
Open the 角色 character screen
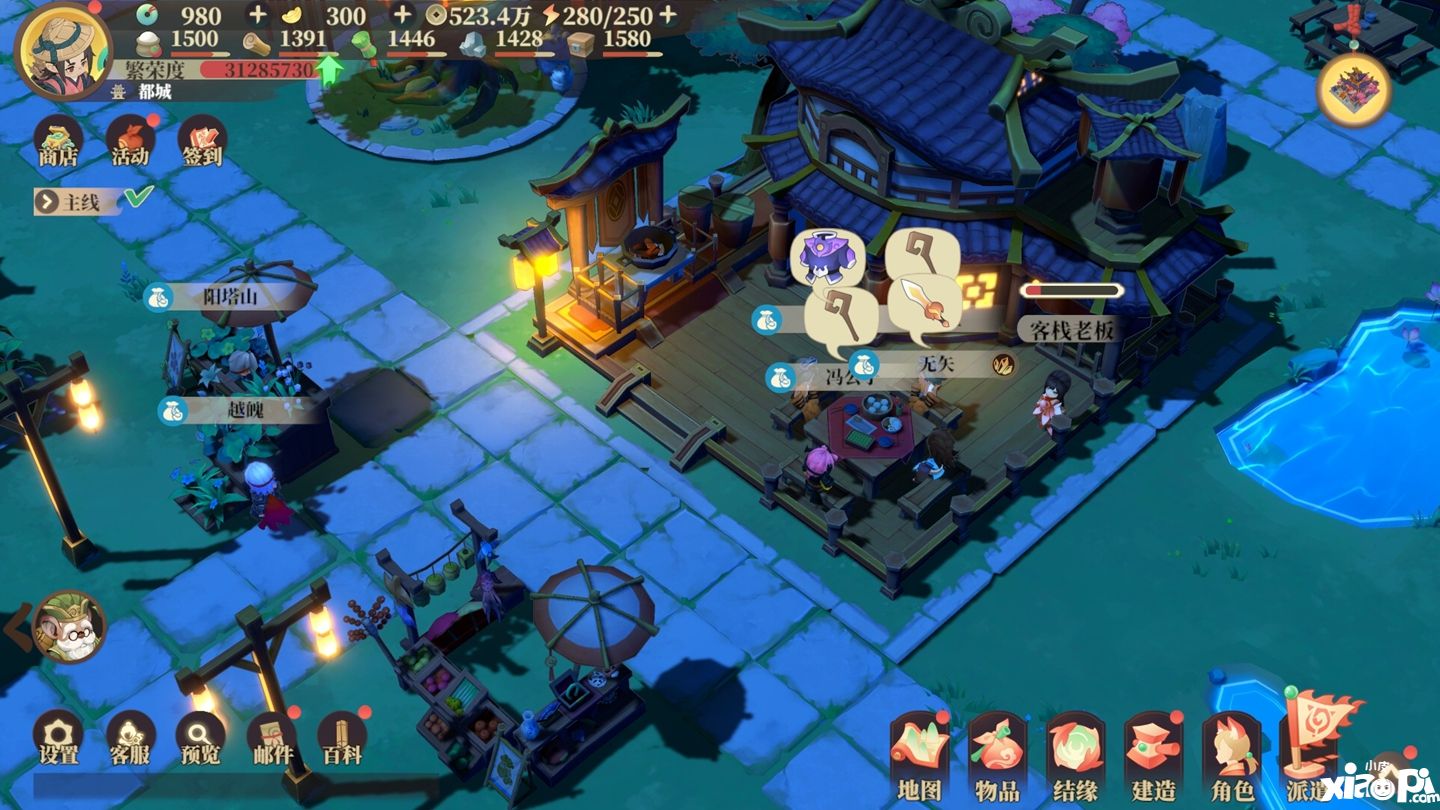(x=1231, y=759)
